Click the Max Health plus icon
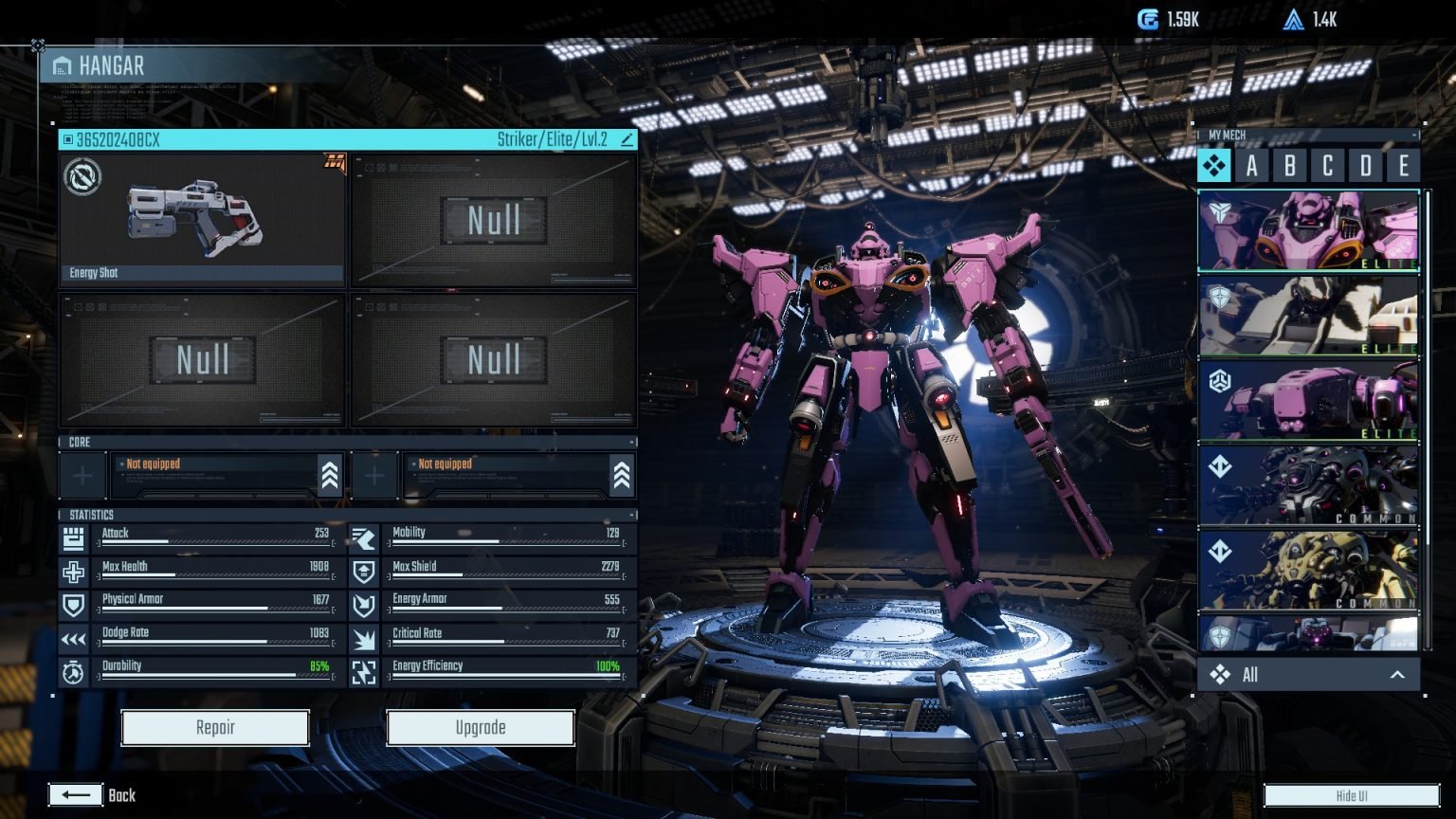 click(x=75, y=571)
